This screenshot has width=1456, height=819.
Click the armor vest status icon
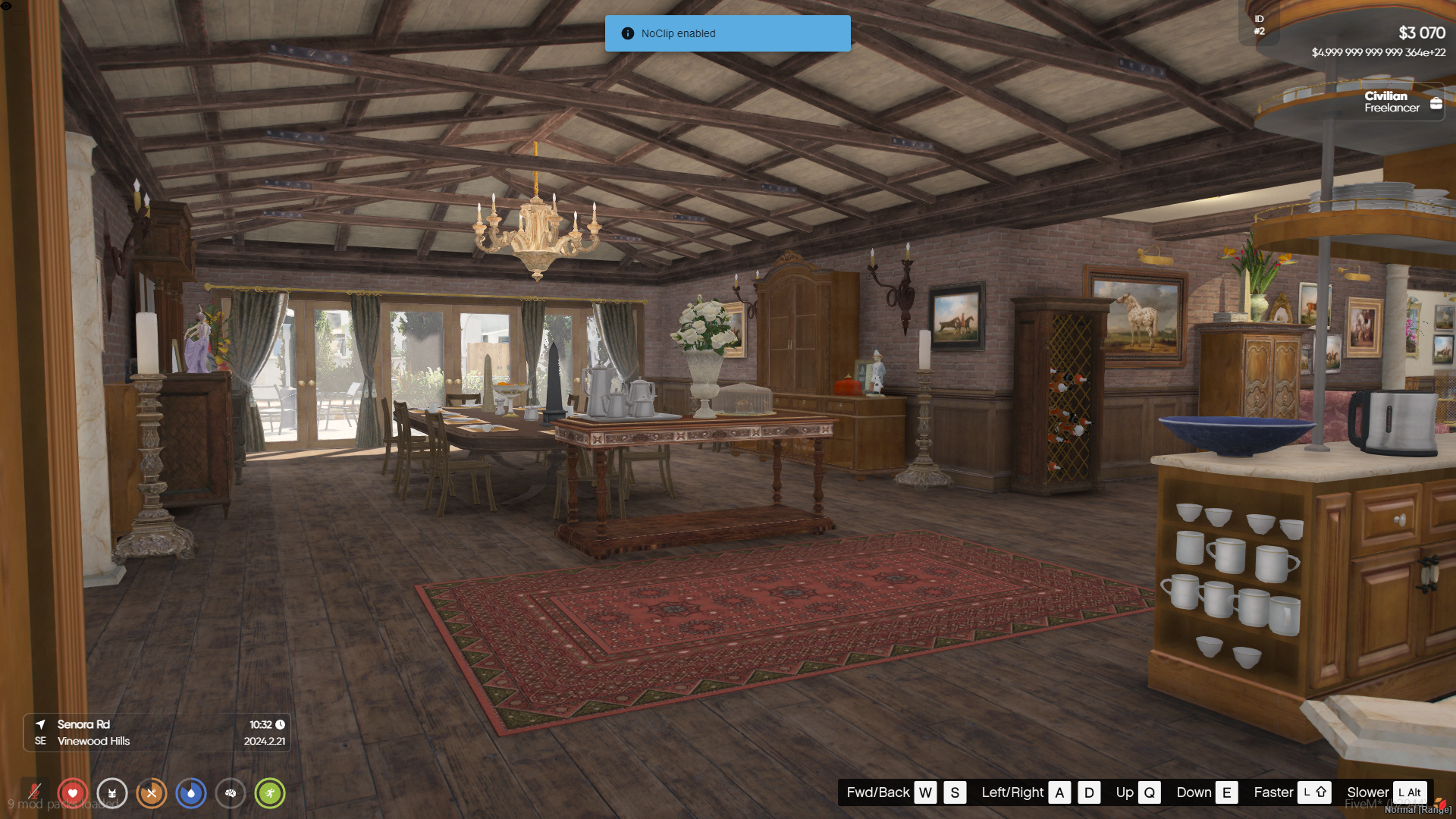pos(112,793)
